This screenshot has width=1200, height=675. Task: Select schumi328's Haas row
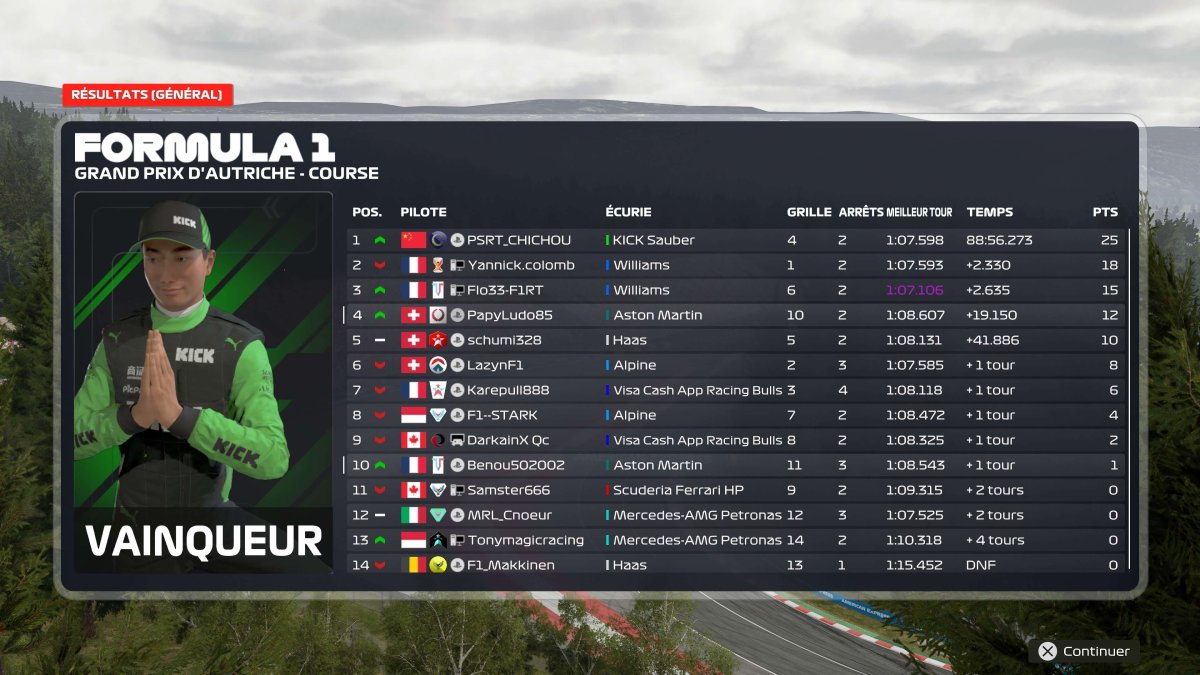pos(735,340)
